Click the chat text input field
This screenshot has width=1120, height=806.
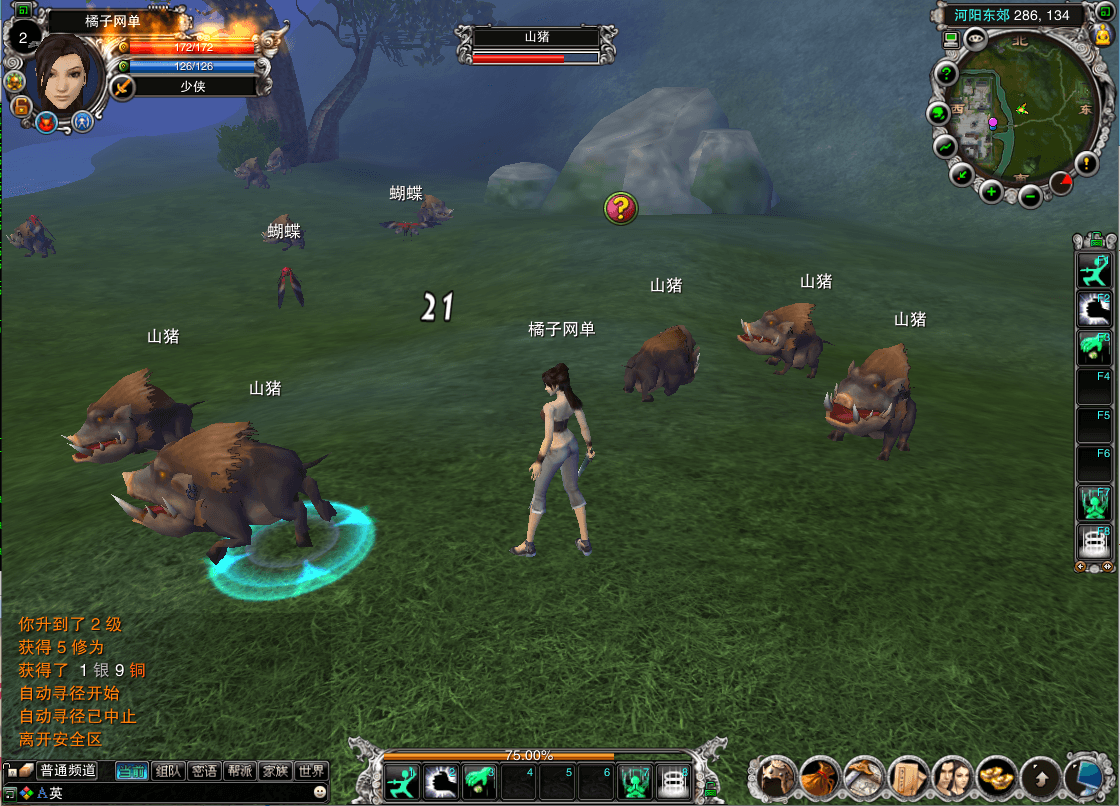180,793
